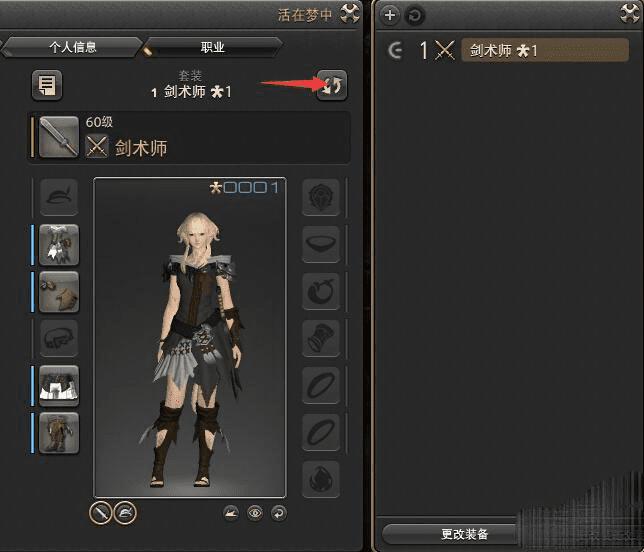The width and height of the screenshot is (644, 552).
Task: Select the empty necklace slot
Action: 321,245
